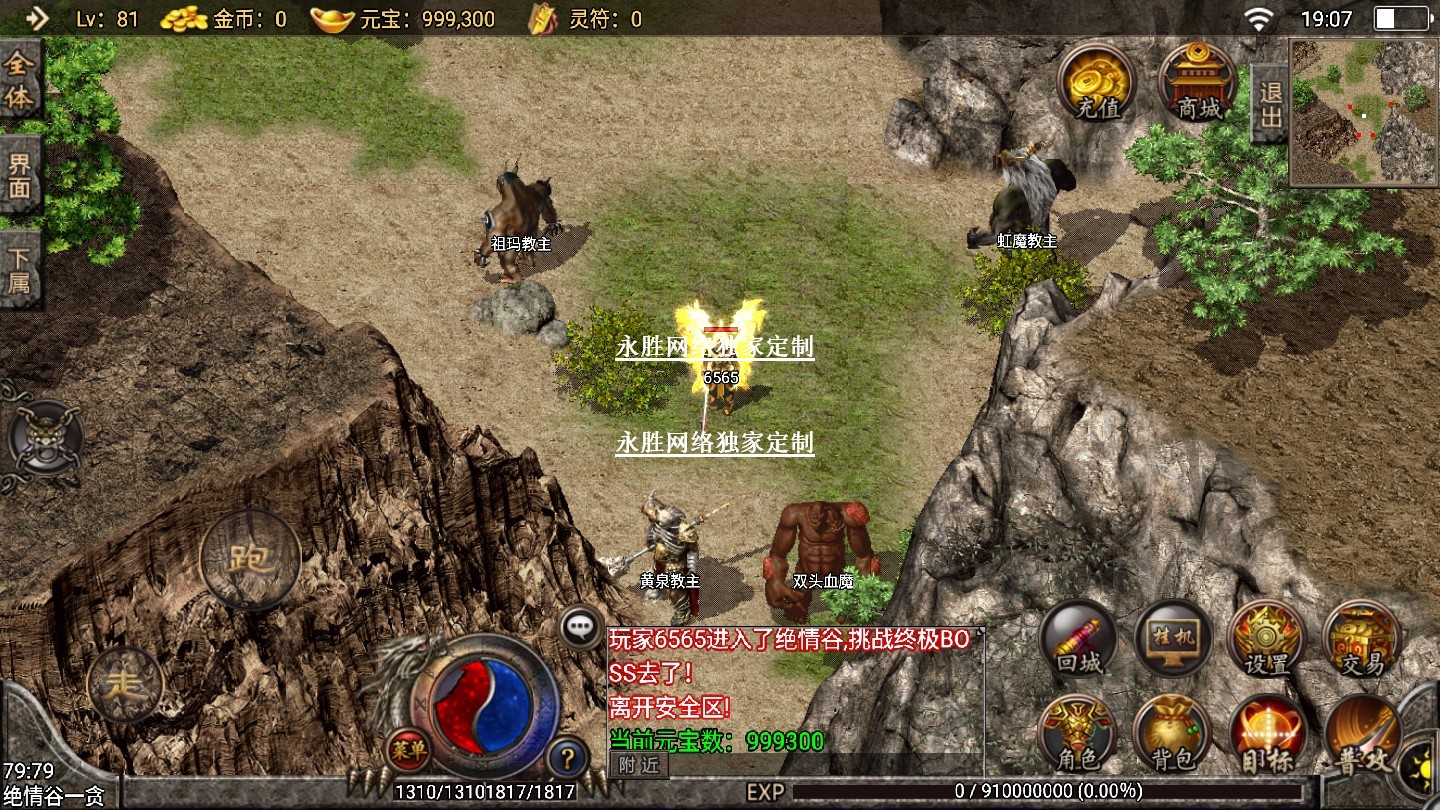Switch to the 下属 tab

click(x=20, y=269)
